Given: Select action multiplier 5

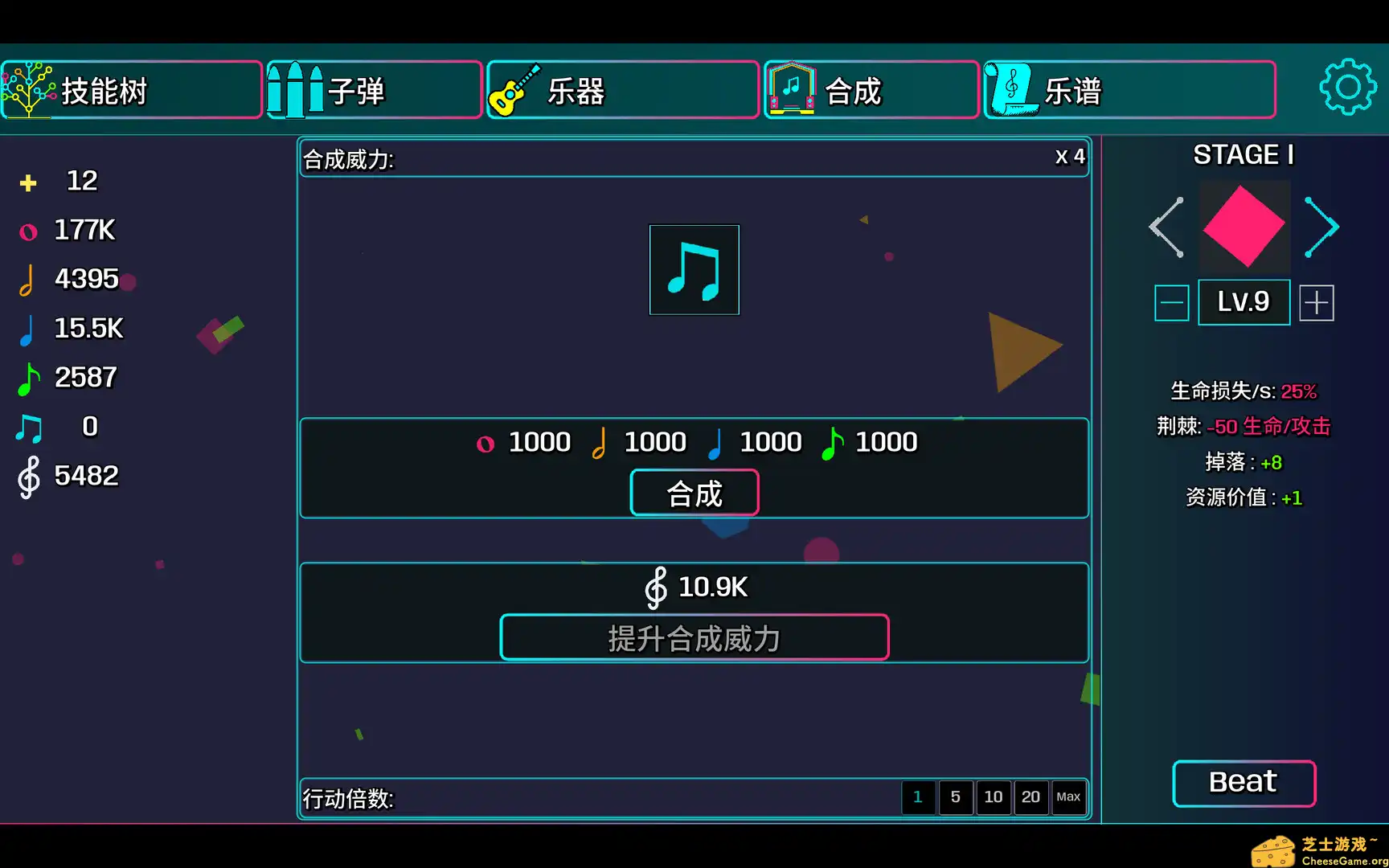Looking at the screenshot, I should (x=956, y=796).
